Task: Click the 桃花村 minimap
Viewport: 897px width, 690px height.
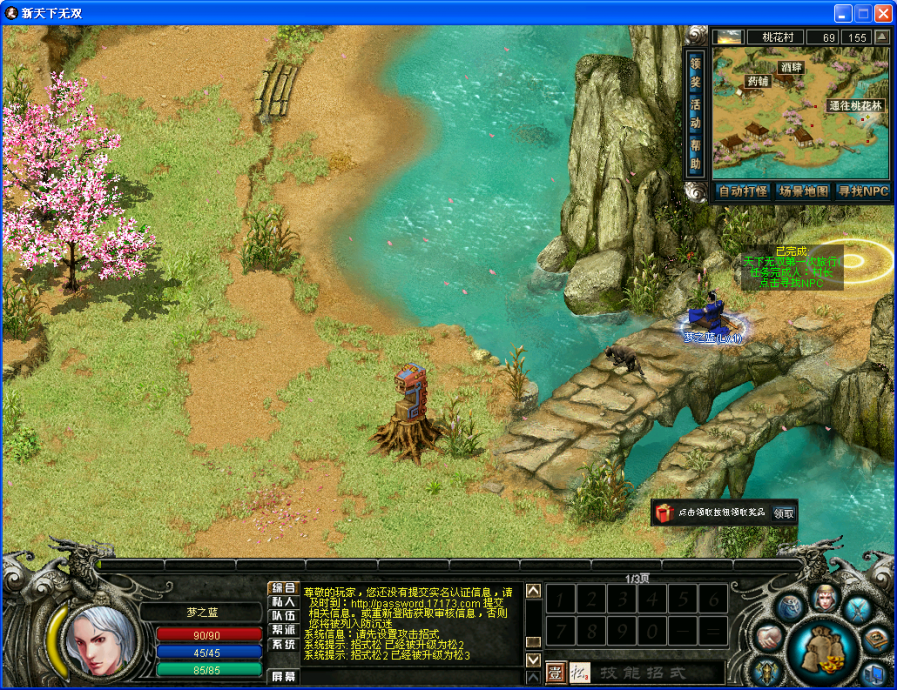Action: pyautogui.click(x=800, y=110)
